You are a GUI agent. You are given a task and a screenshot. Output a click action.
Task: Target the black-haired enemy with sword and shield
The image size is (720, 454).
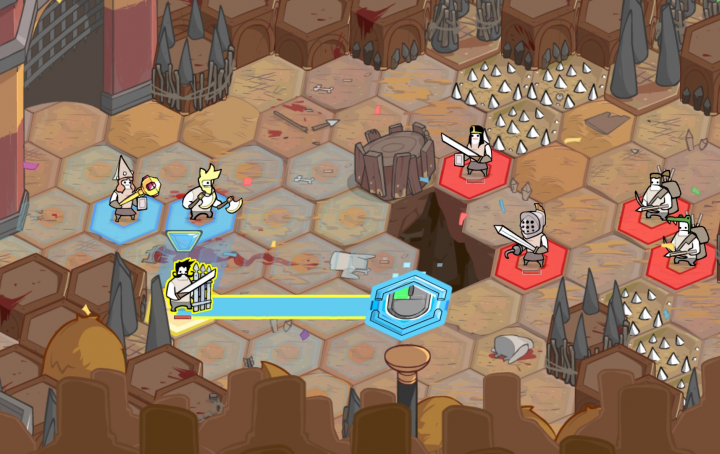point(476,154)
